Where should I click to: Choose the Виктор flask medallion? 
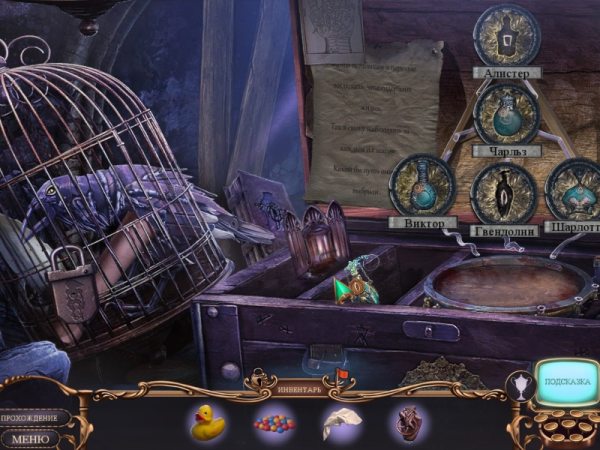tap(422, 184)
